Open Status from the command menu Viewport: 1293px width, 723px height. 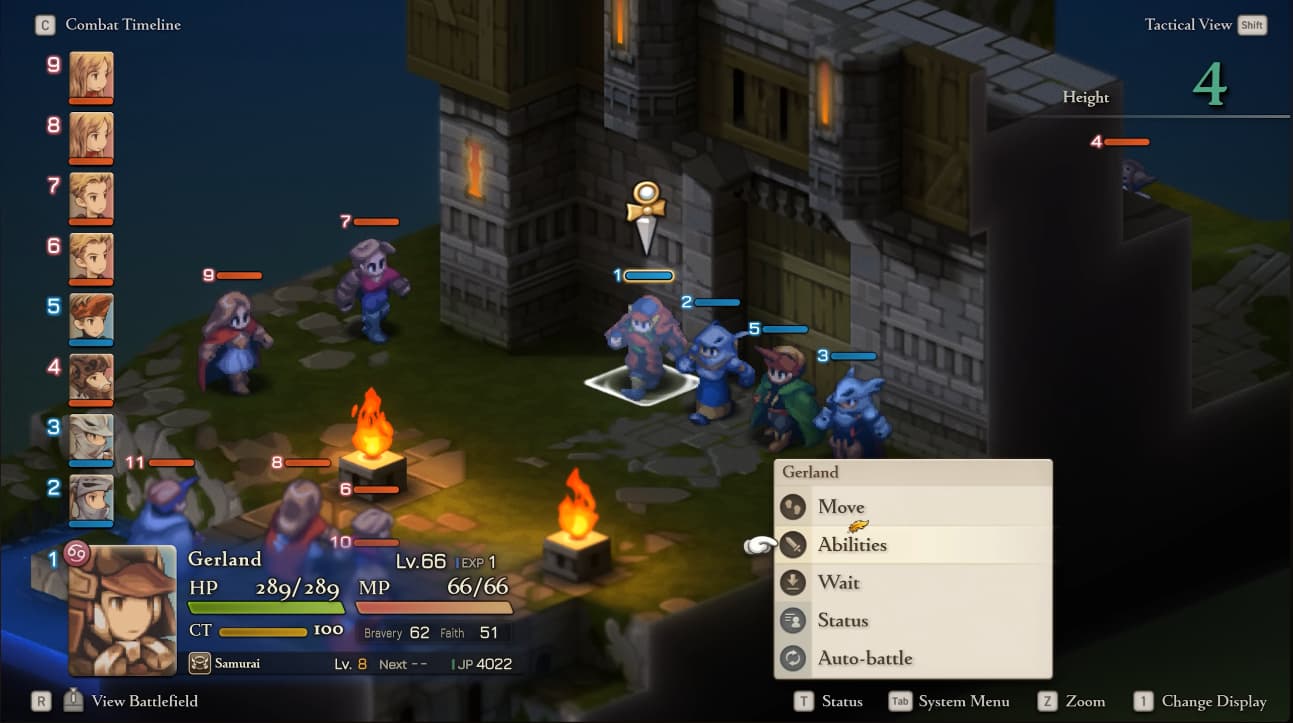point(842,621)
